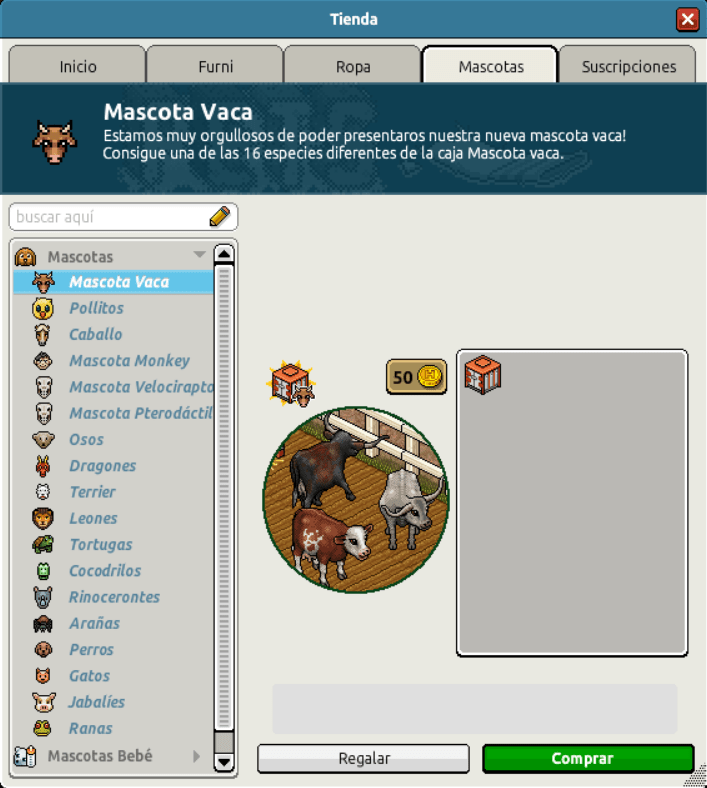This screenshot has height=788, width=707.
Task: Choose the Leones category
Action: click(93, 518)
